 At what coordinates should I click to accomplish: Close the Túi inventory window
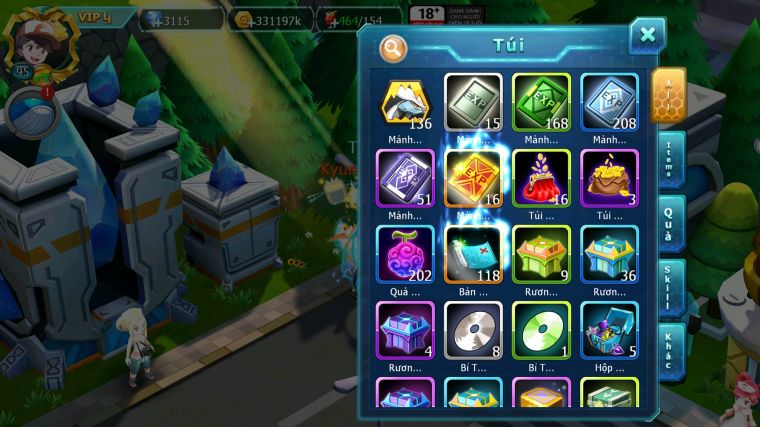pos(647,35)
